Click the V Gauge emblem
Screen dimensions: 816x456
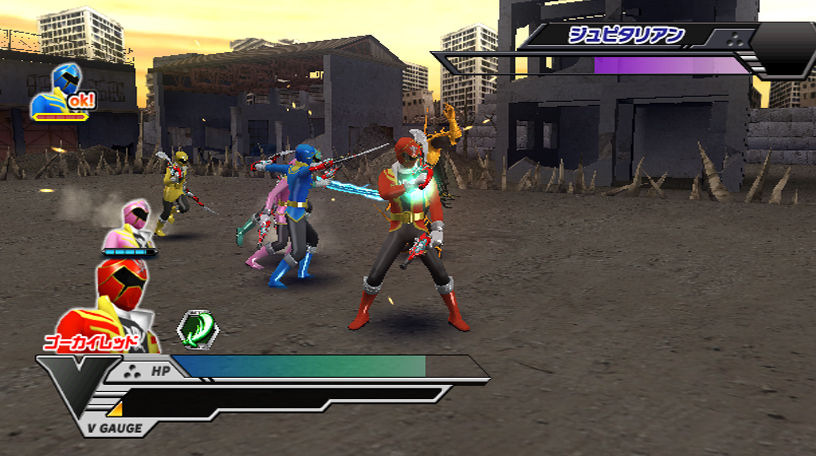click(78, 394)
